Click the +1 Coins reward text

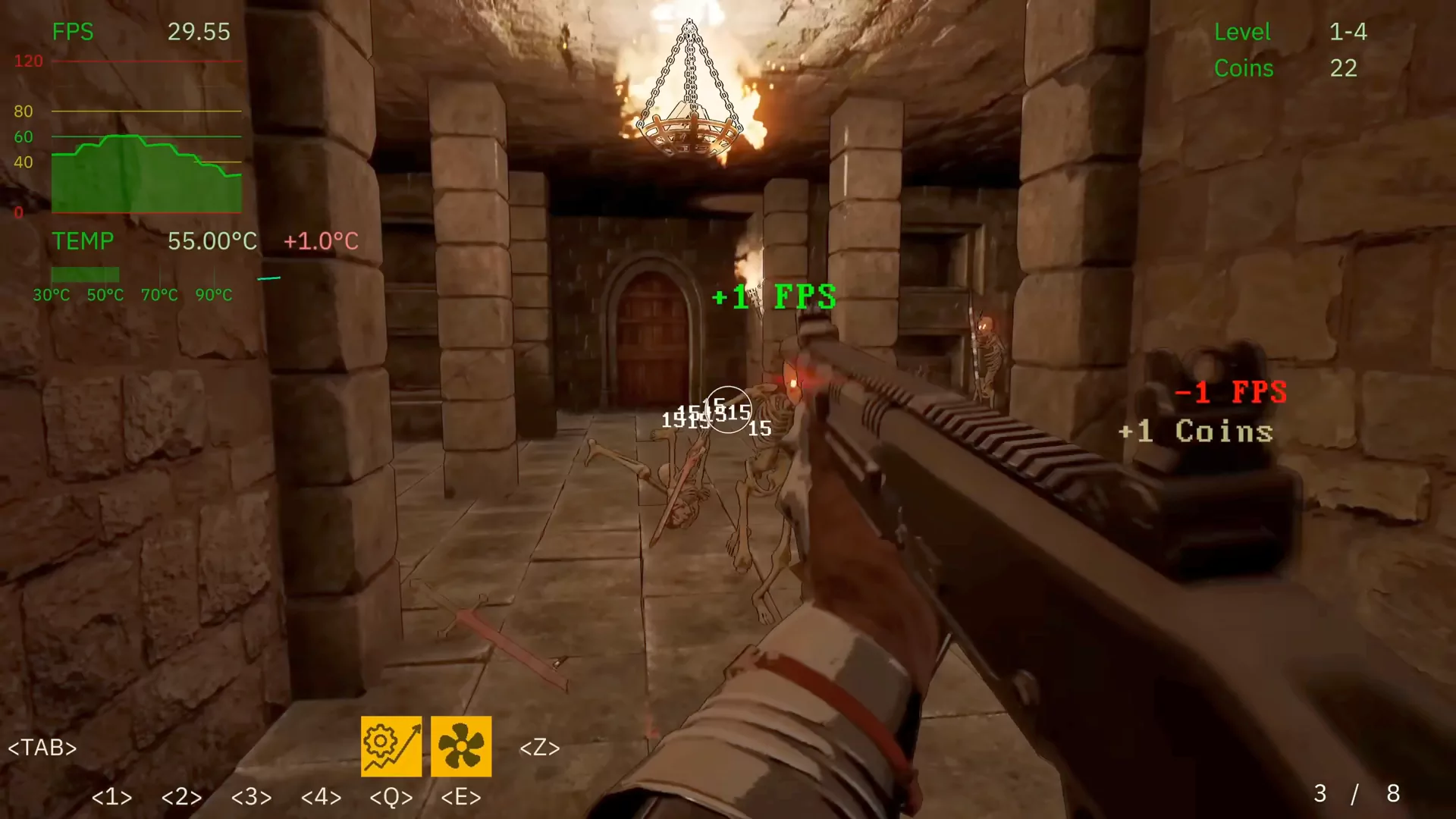(1197, 431)
